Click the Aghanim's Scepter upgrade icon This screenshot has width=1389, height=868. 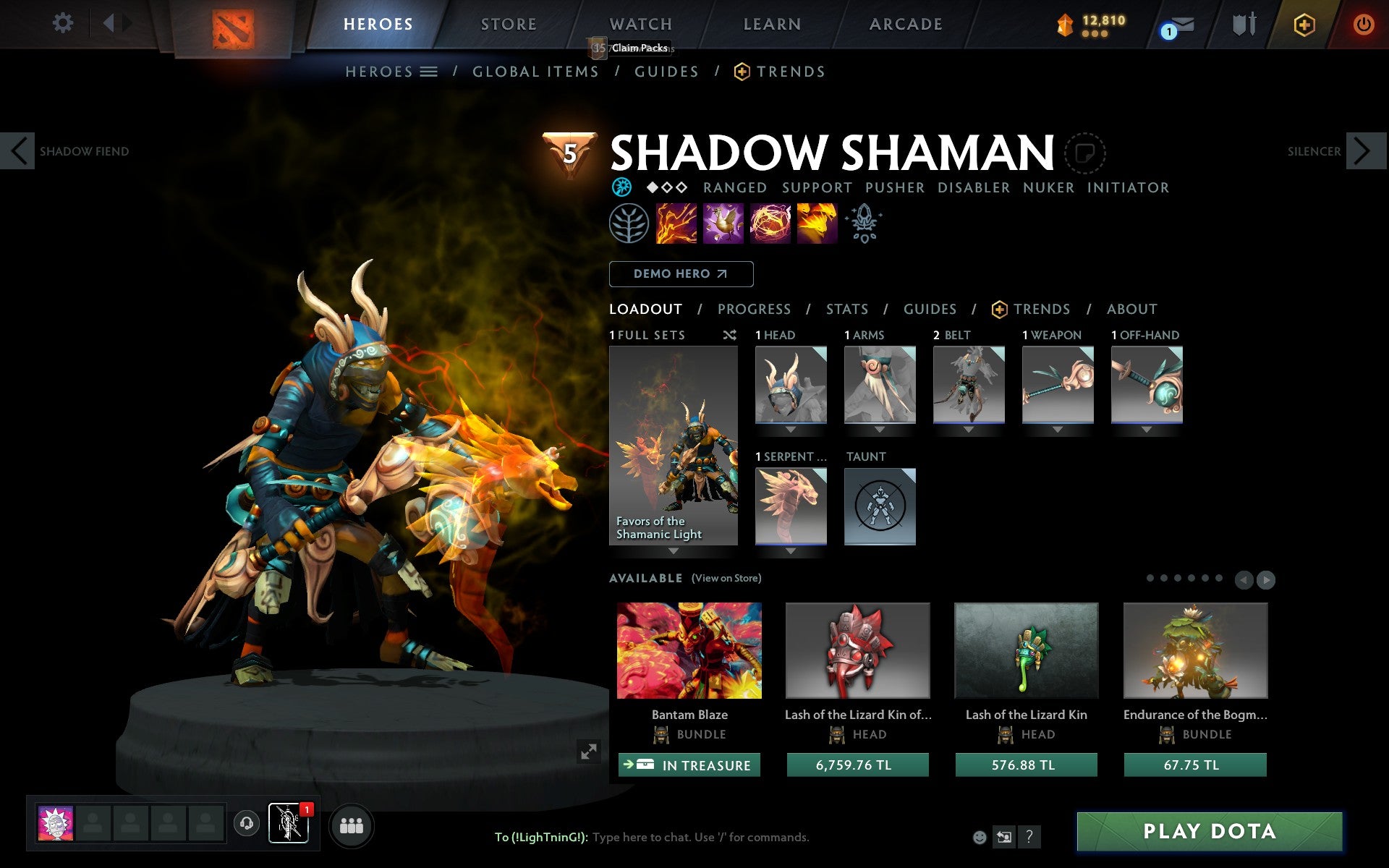(x=863, y=224)
